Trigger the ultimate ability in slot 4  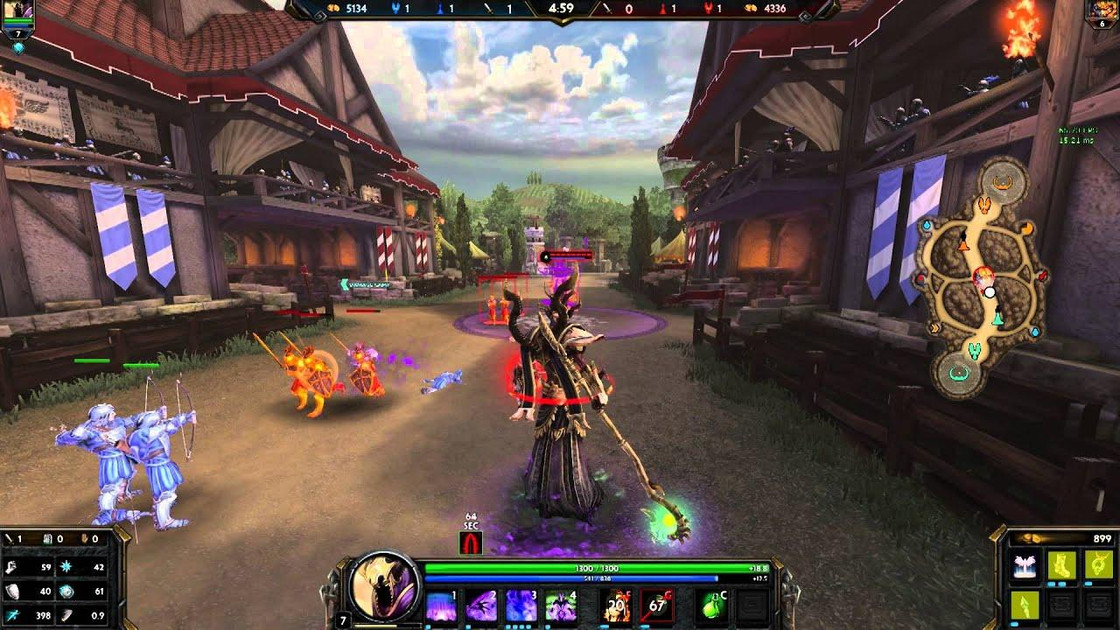pos(559,606)
